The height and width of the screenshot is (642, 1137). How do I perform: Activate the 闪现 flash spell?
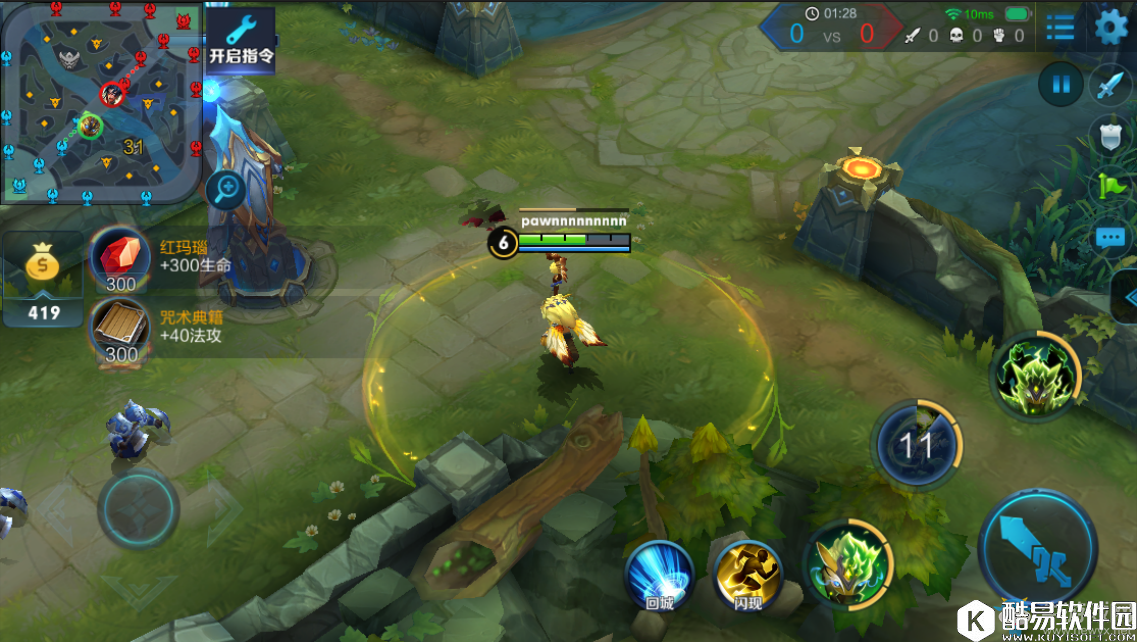(x=748, y=573)
